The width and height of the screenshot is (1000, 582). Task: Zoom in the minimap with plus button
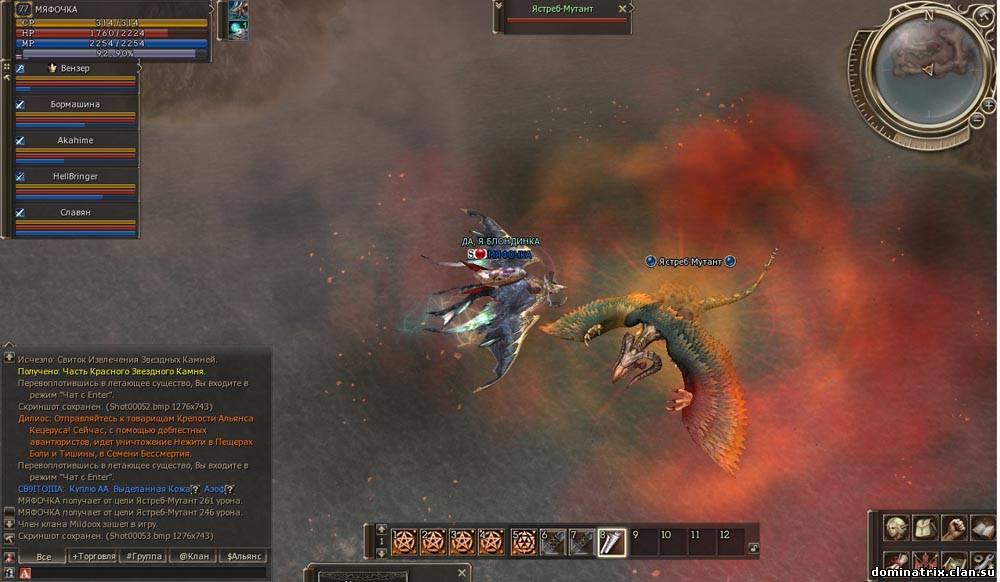pos(988,105)
